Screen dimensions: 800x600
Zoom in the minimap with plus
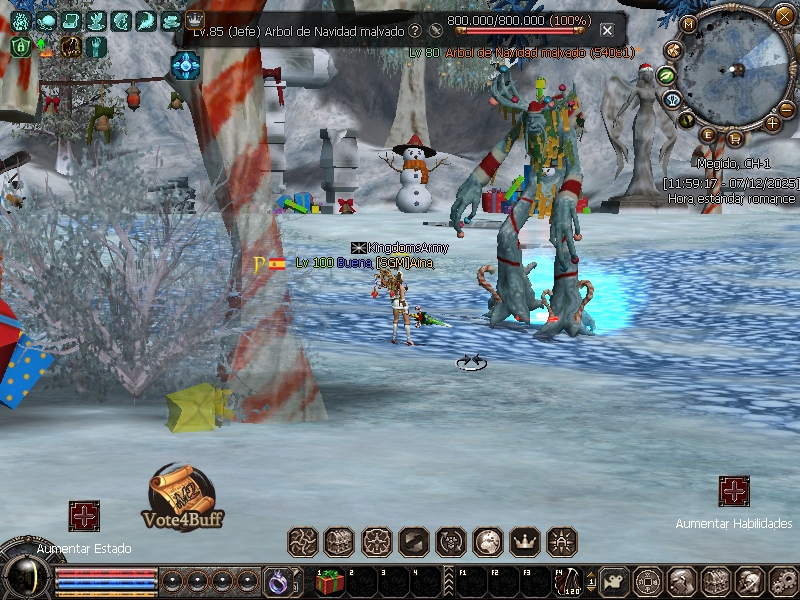tap(772, 123)
